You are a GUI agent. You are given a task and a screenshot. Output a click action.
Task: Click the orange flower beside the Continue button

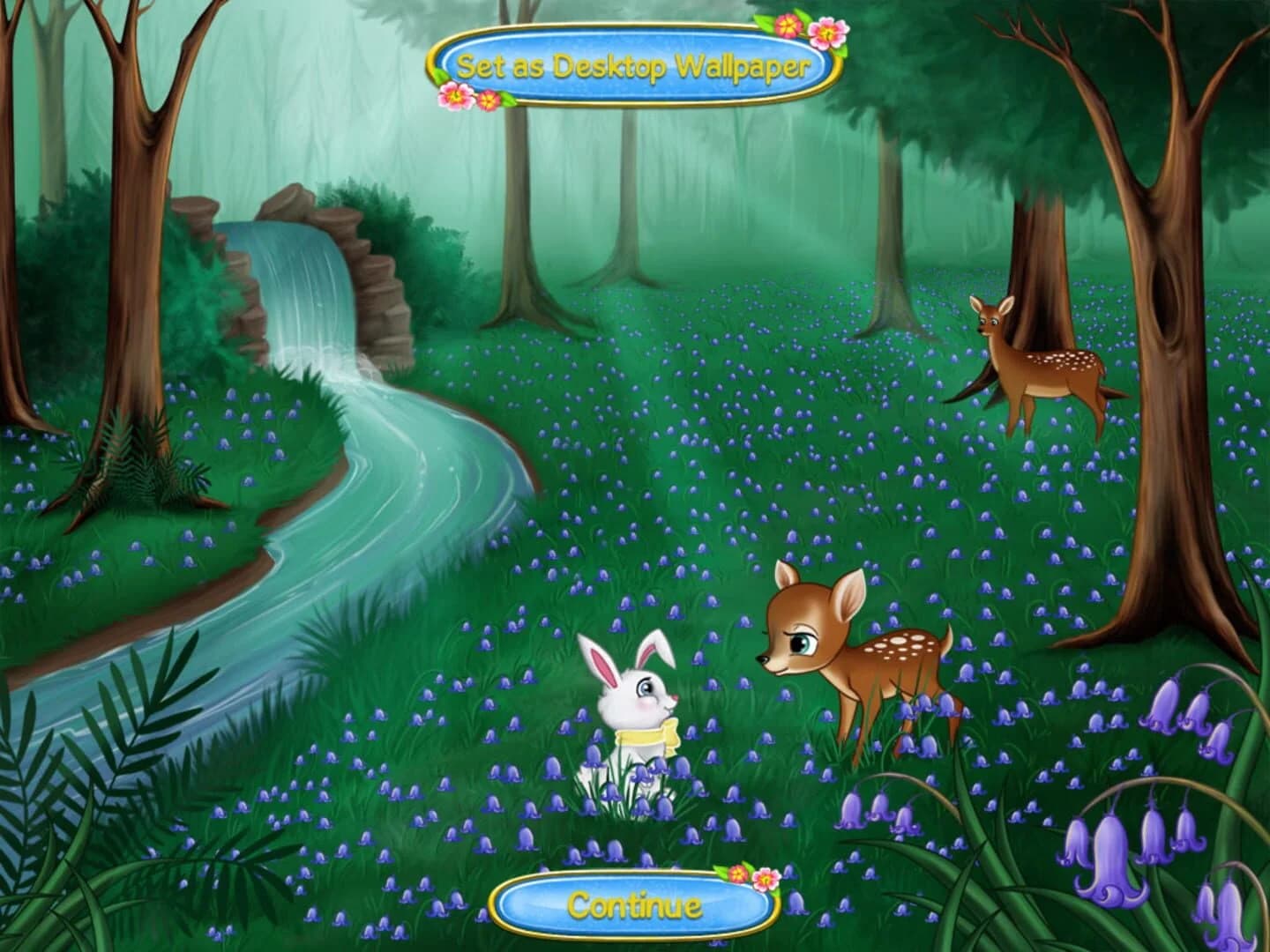tap(738, 875)
